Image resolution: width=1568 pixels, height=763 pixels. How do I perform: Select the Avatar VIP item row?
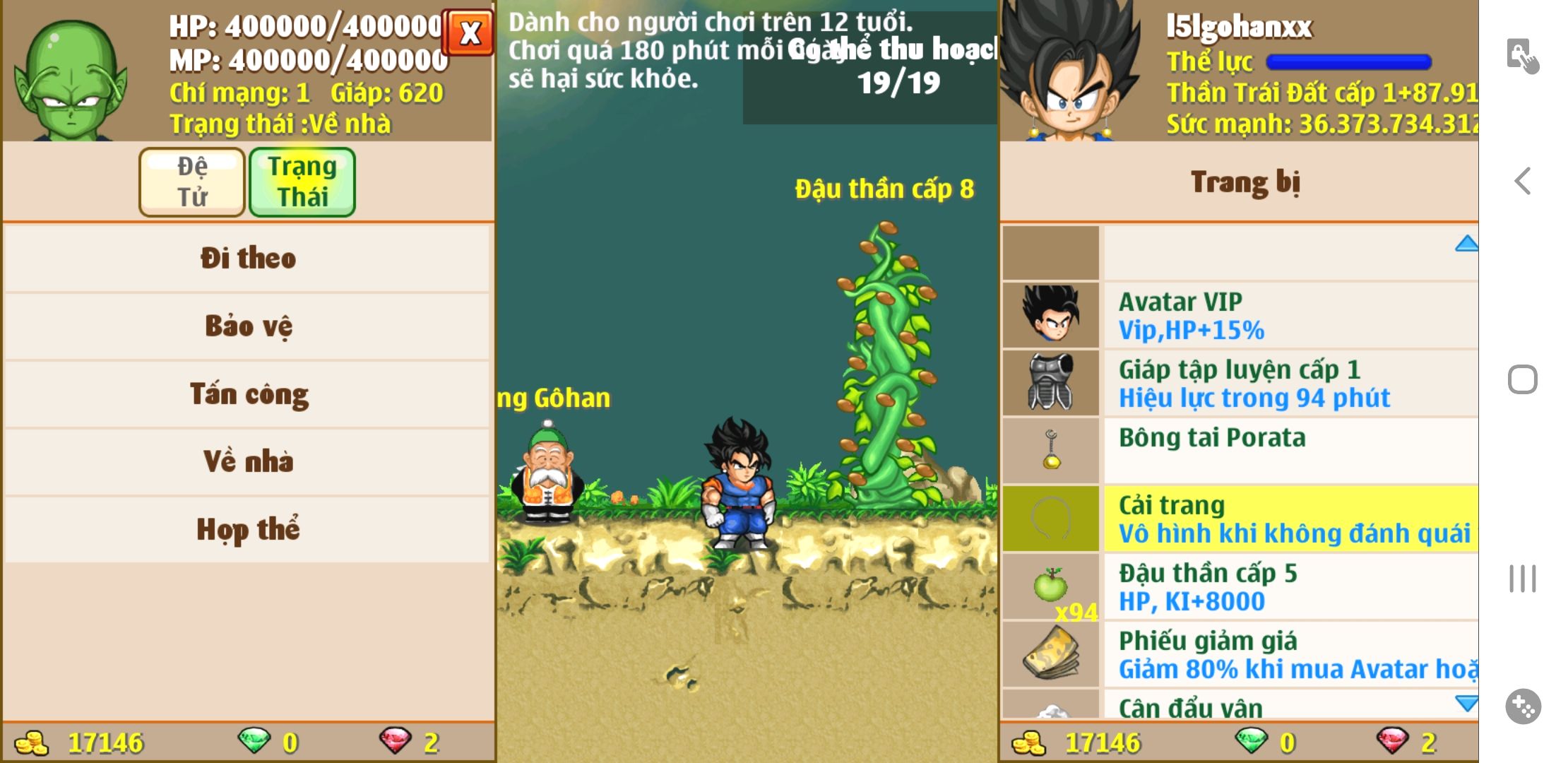coord(1289,315)
